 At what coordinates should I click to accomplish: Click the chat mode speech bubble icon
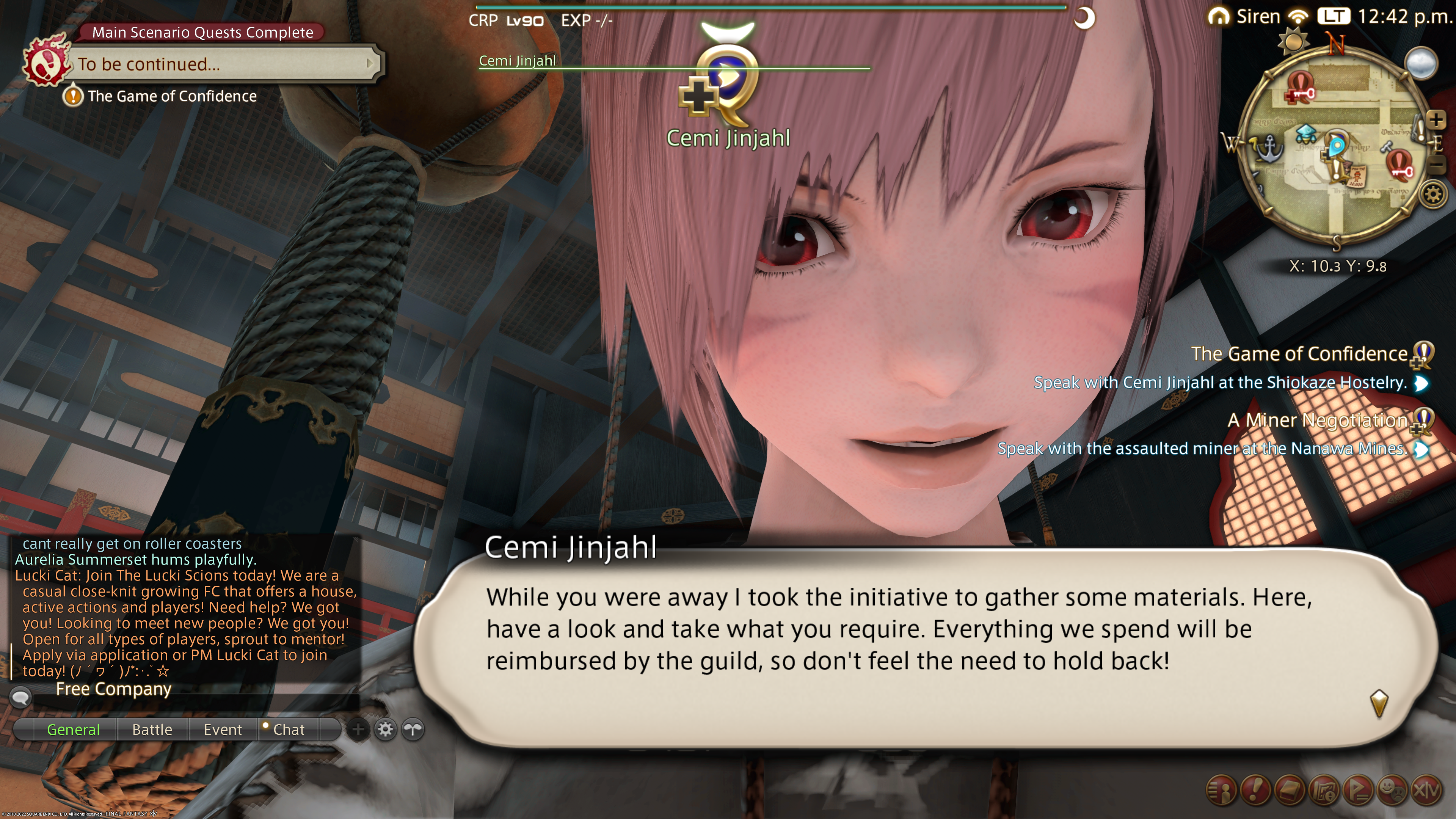point(21,697)
